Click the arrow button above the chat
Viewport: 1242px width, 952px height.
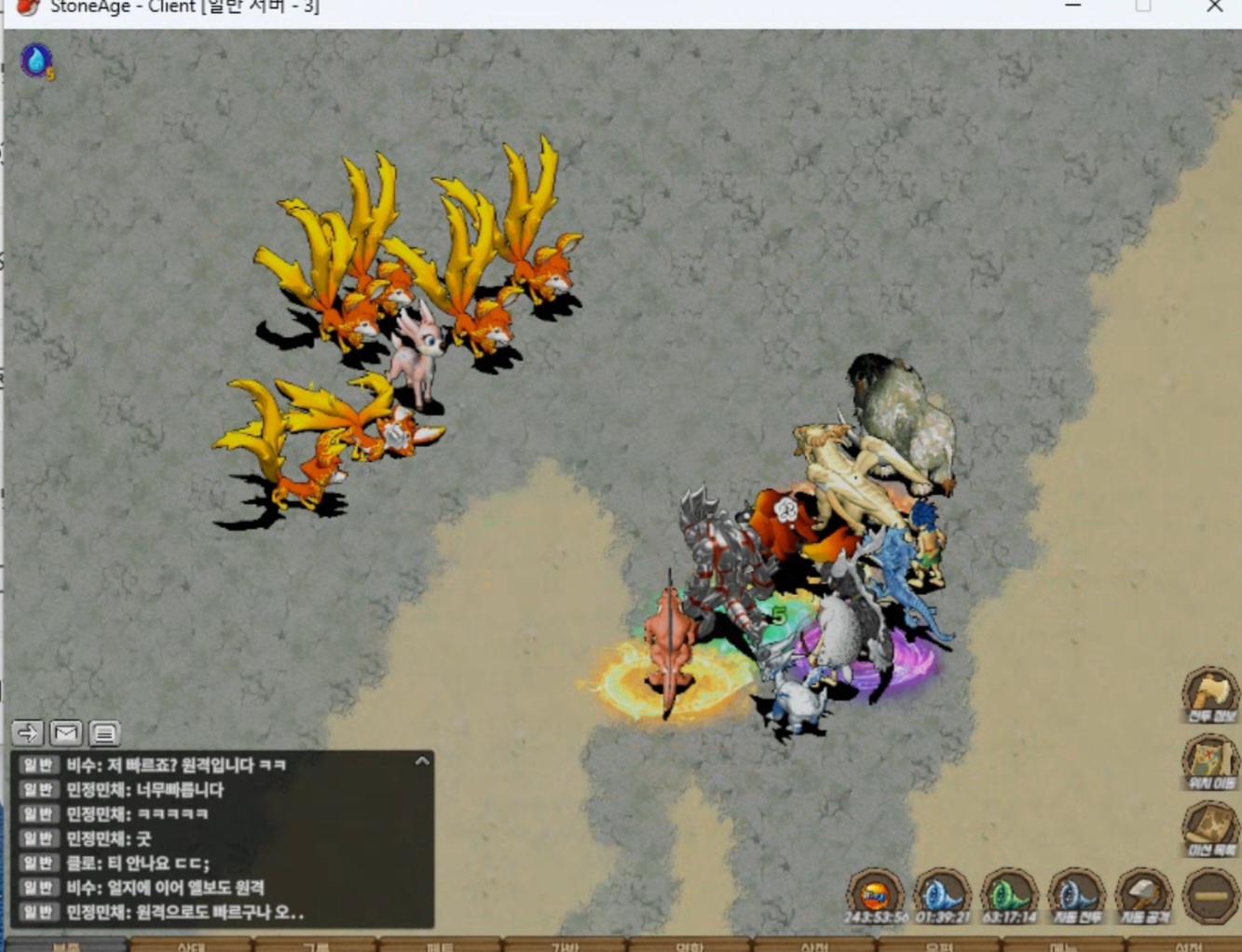[28, 733]
